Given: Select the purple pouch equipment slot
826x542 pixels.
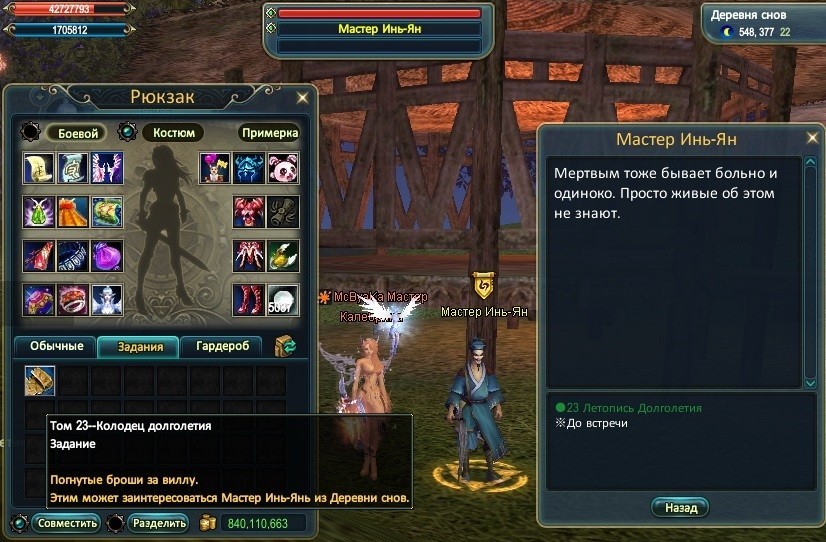Looking at the screenshot, I should 107,255.
